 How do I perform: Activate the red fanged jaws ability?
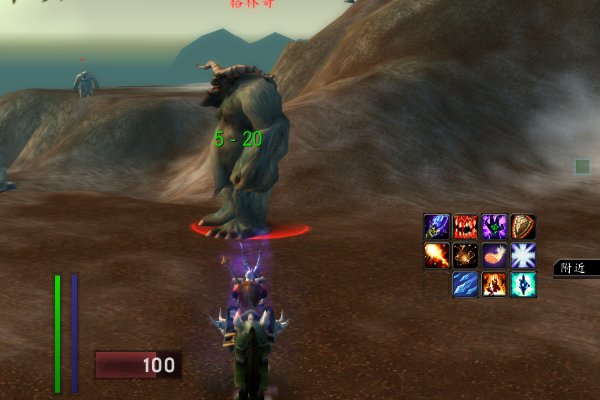[465, 226]
